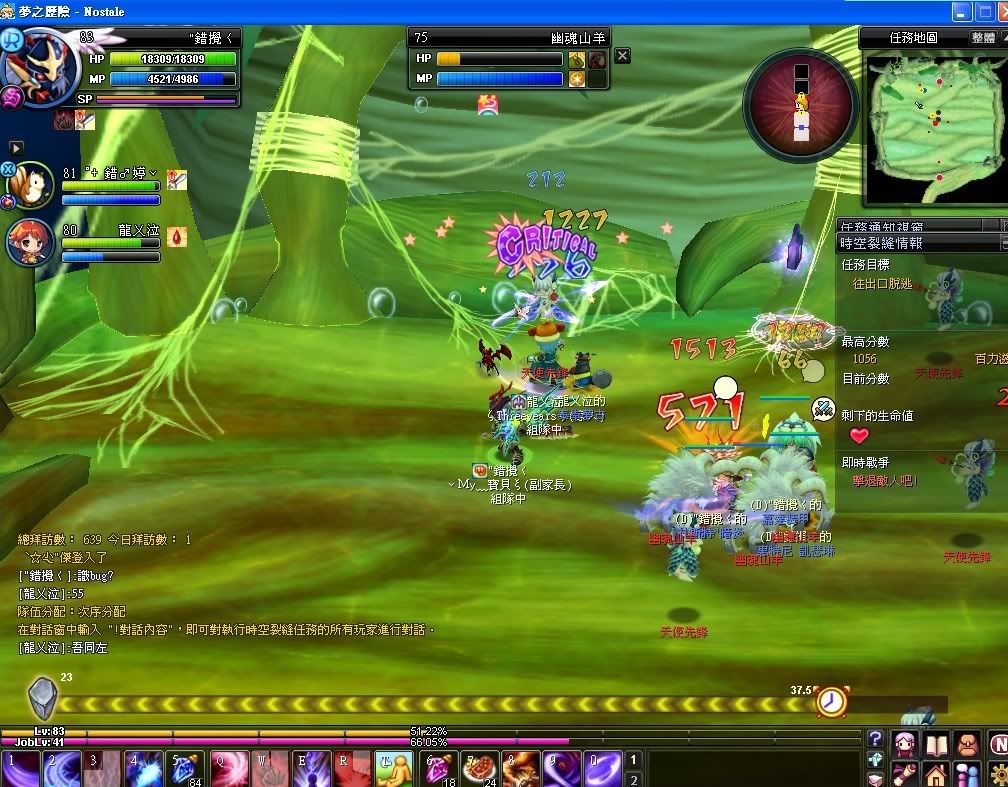This screenshot has width=1008, height=787.
Task: Open the character window with pink-haired icon
Action: 906,744
